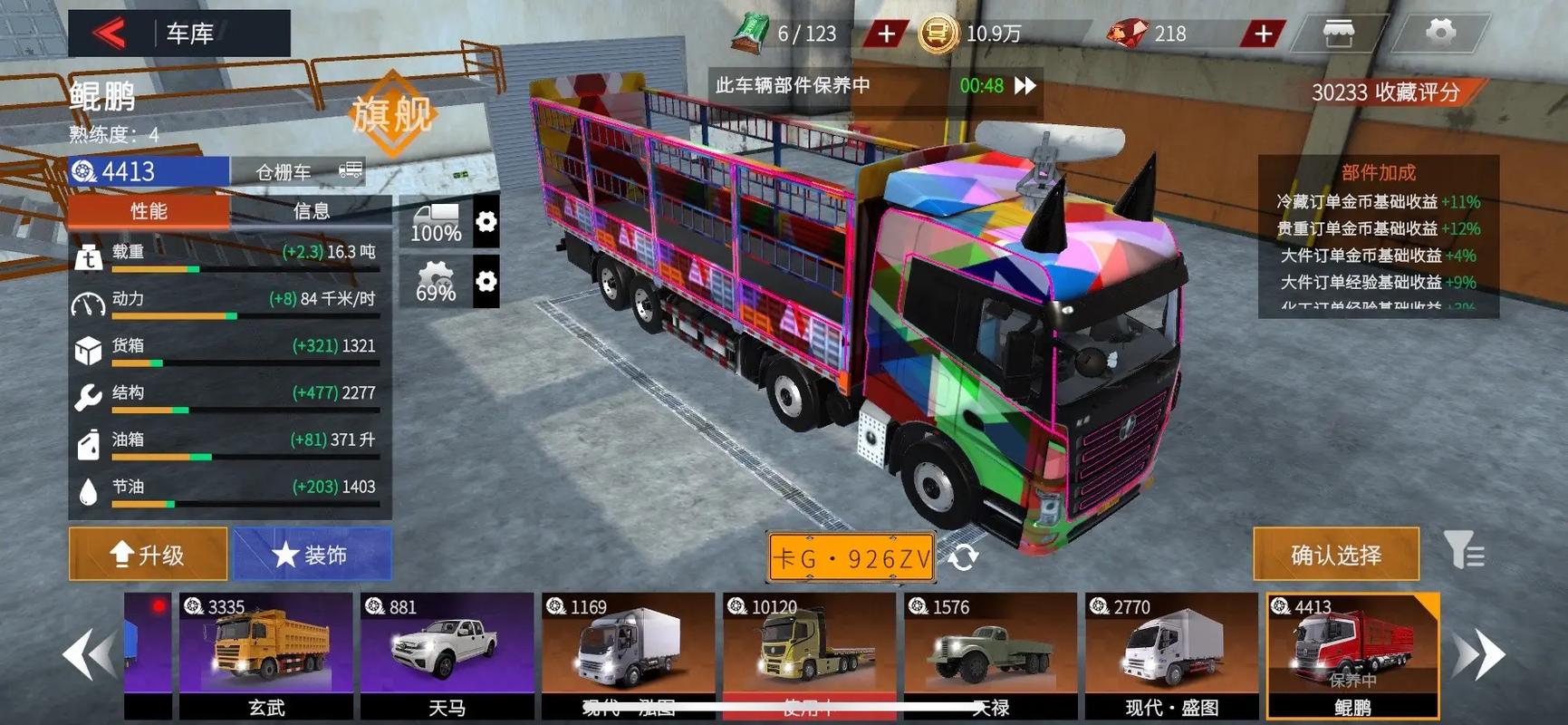Switch to the 信息 info tab
The height and width of the screenshot is (725, 1568).
[x=311, y=211]
